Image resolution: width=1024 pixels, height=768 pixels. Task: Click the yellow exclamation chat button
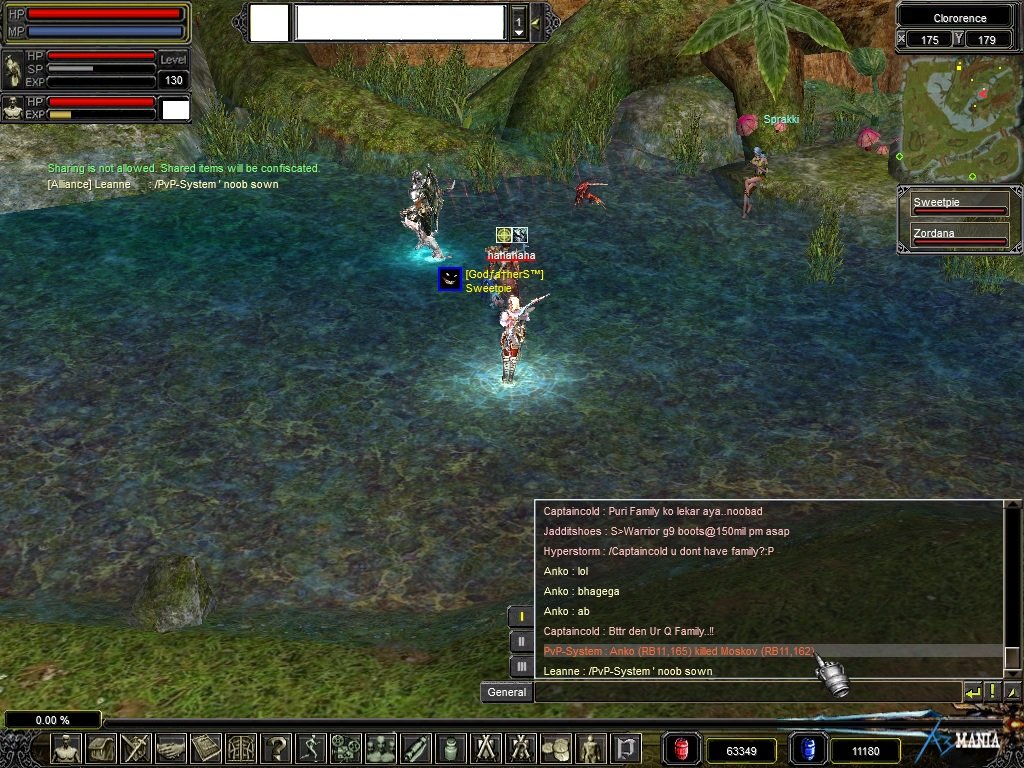[992, 692]
